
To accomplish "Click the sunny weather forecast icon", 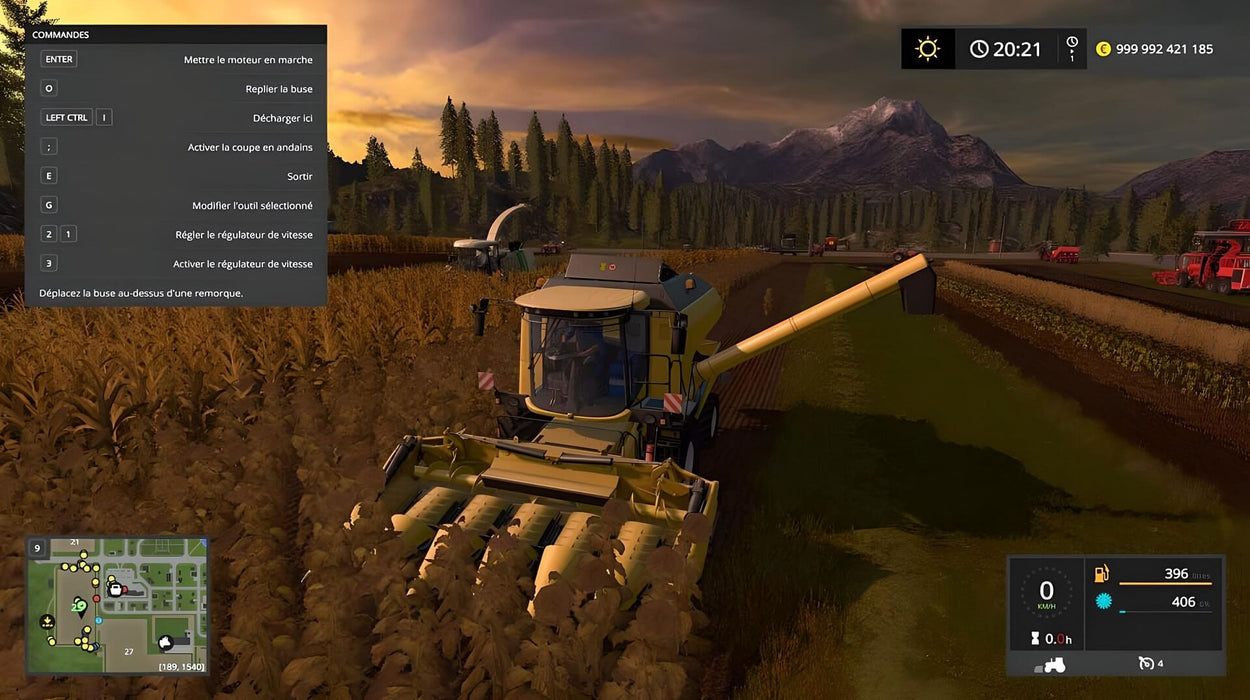I will 928,48.
